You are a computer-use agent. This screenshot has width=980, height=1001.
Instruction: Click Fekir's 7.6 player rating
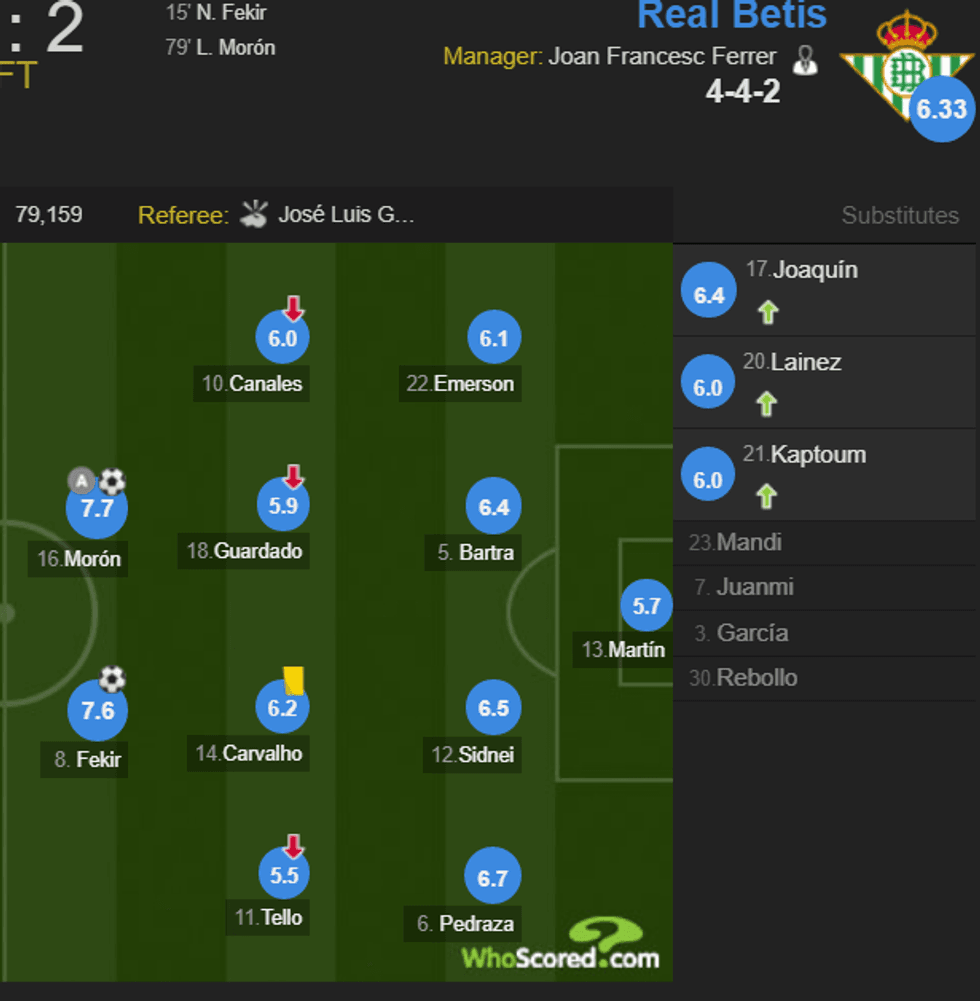(97, 711)
